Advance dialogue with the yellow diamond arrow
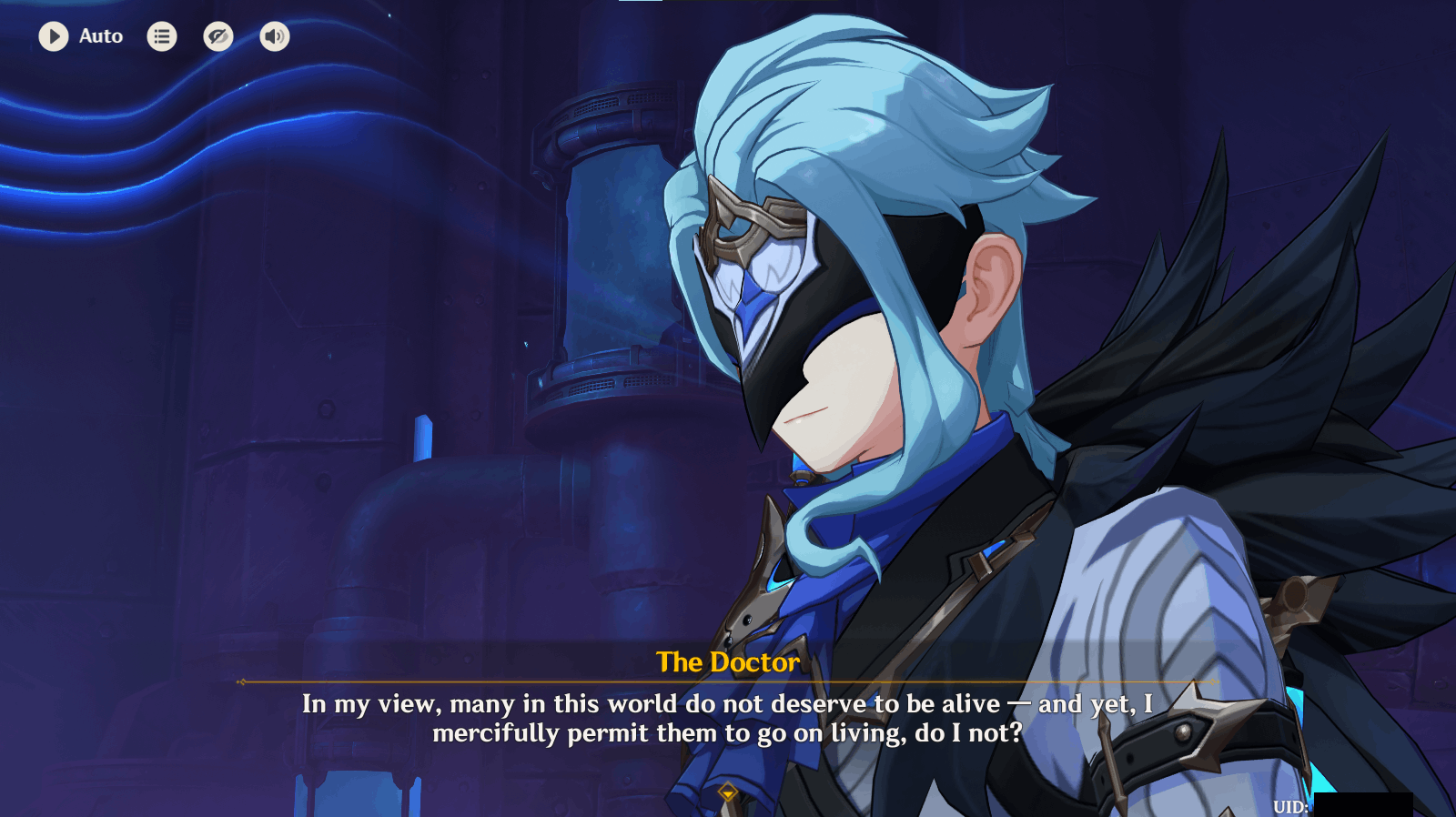Image resolution: width=1456 pixels, height=817 pixels. coord(727,792)
